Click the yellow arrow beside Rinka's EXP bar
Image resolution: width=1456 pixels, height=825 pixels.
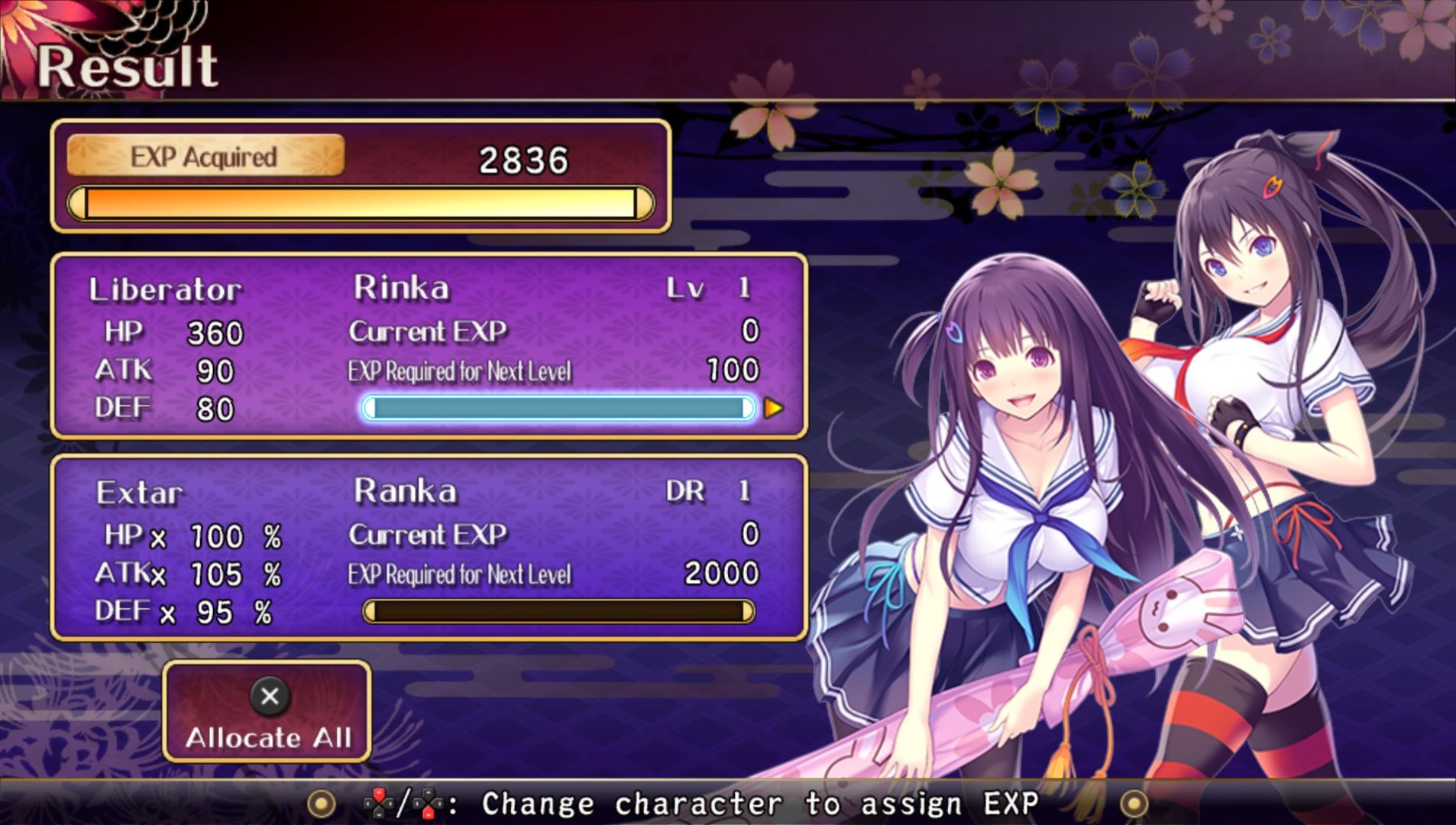pyautogui.click(x=774, y=408)
